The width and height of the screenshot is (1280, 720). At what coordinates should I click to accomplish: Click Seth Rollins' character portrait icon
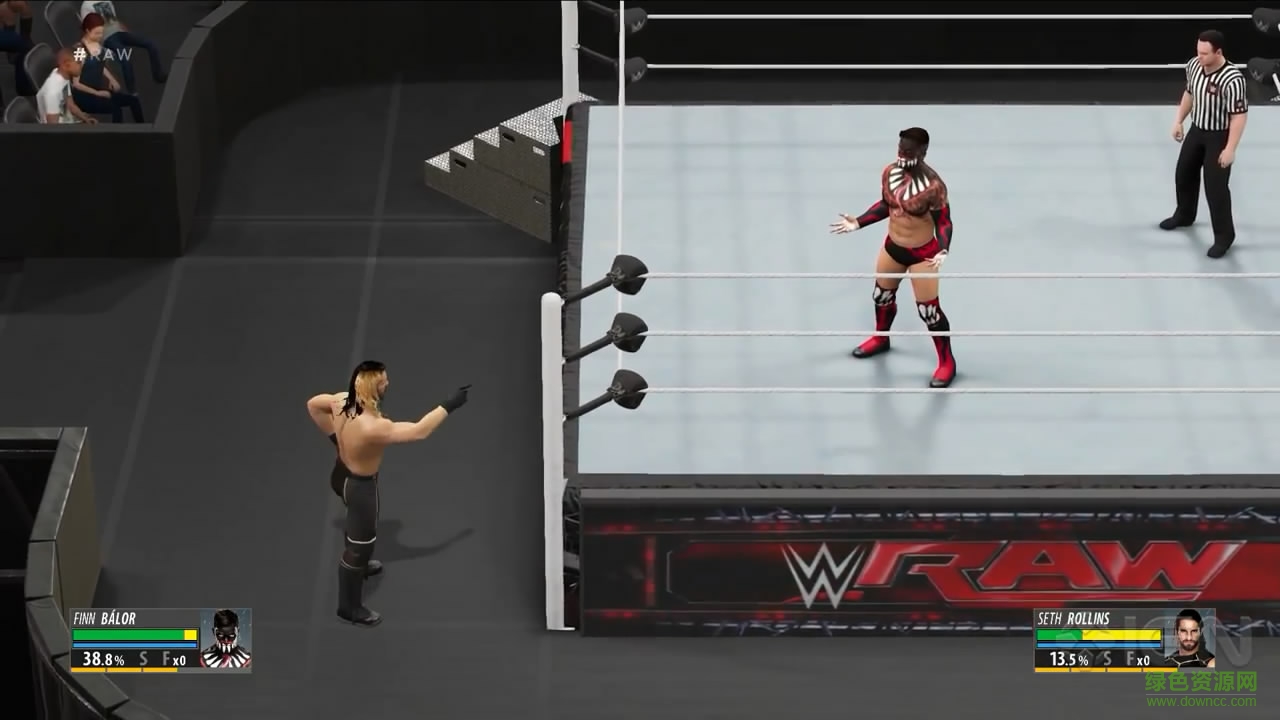point(1190,637)
